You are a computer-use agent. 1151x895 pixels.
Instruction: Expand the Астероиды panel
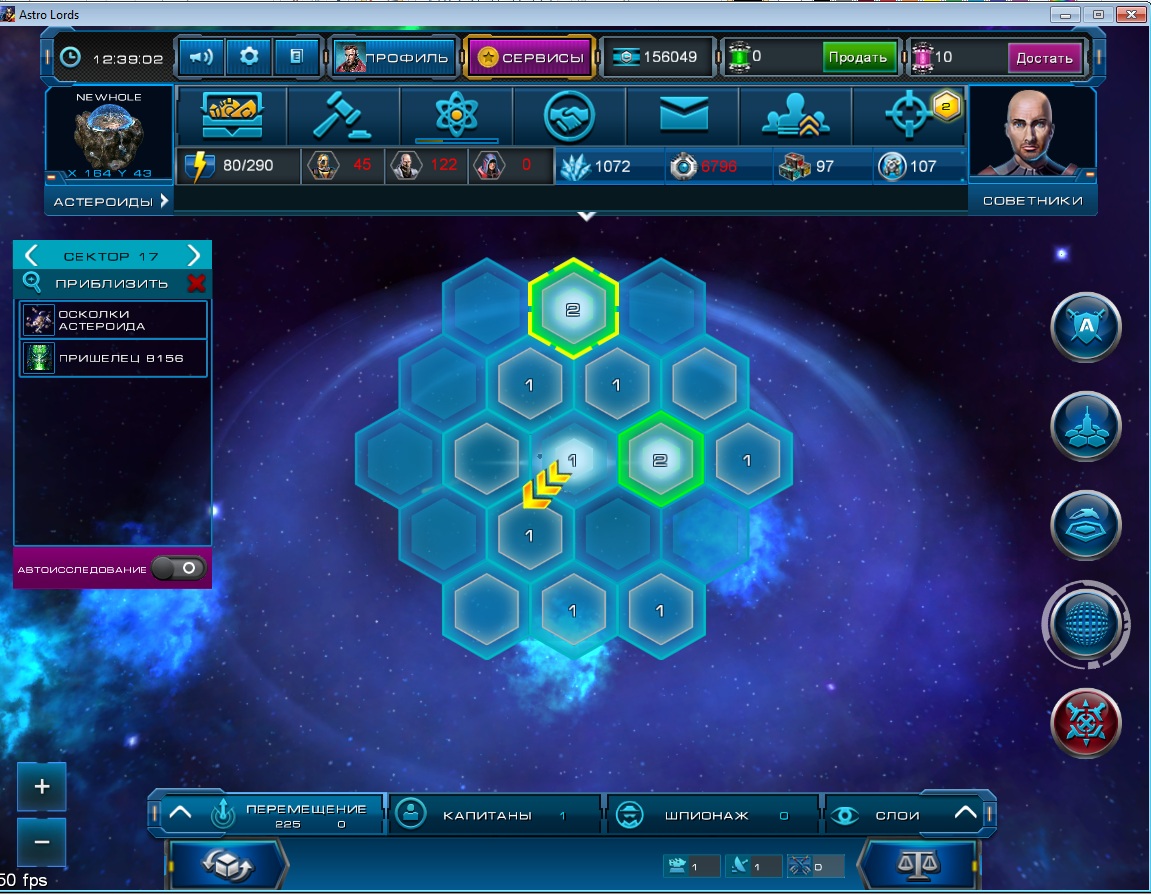click(x=110, y=201)
